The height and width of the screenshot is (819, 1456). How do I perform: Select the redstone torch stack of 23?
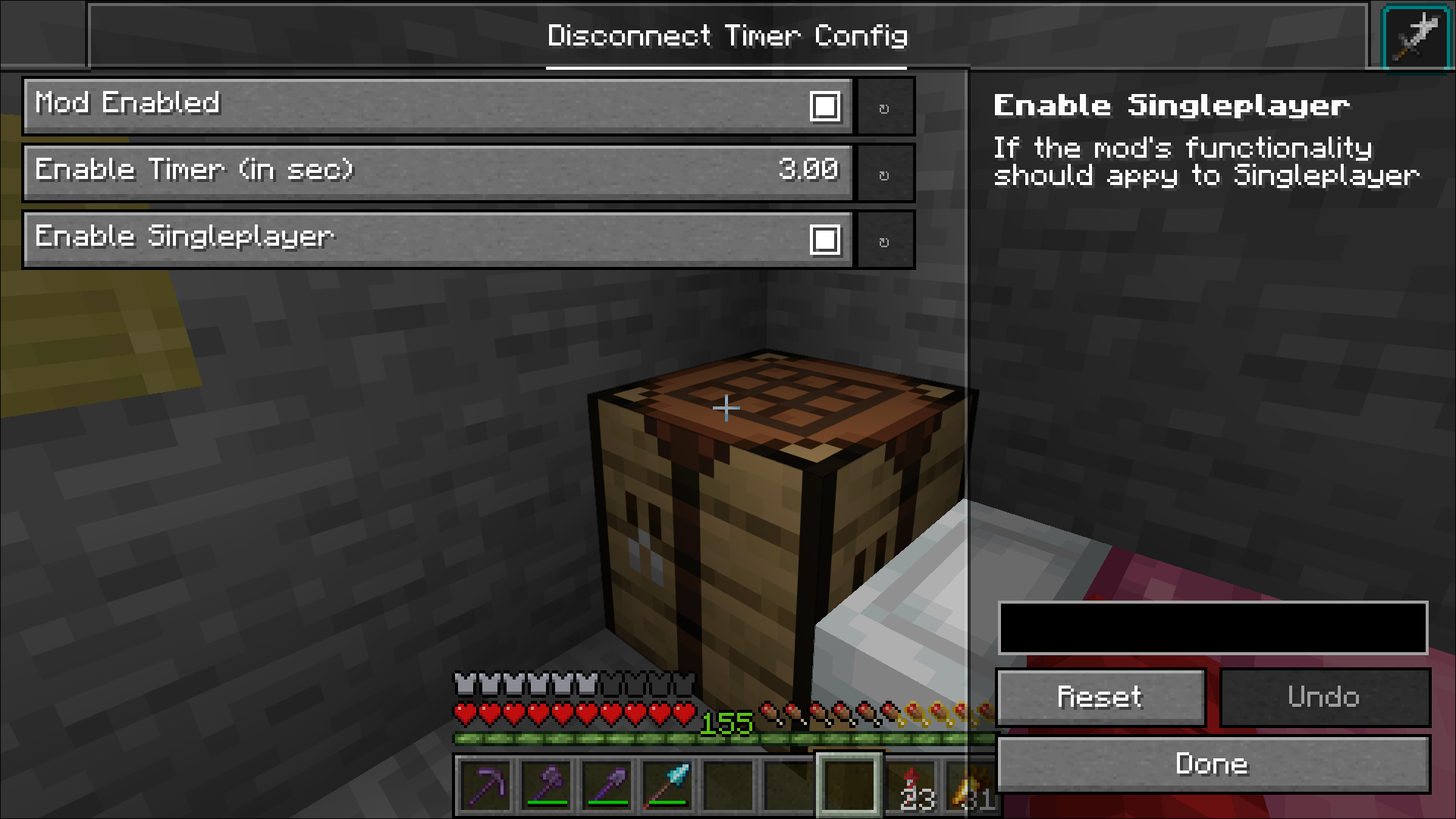(910, 786)
